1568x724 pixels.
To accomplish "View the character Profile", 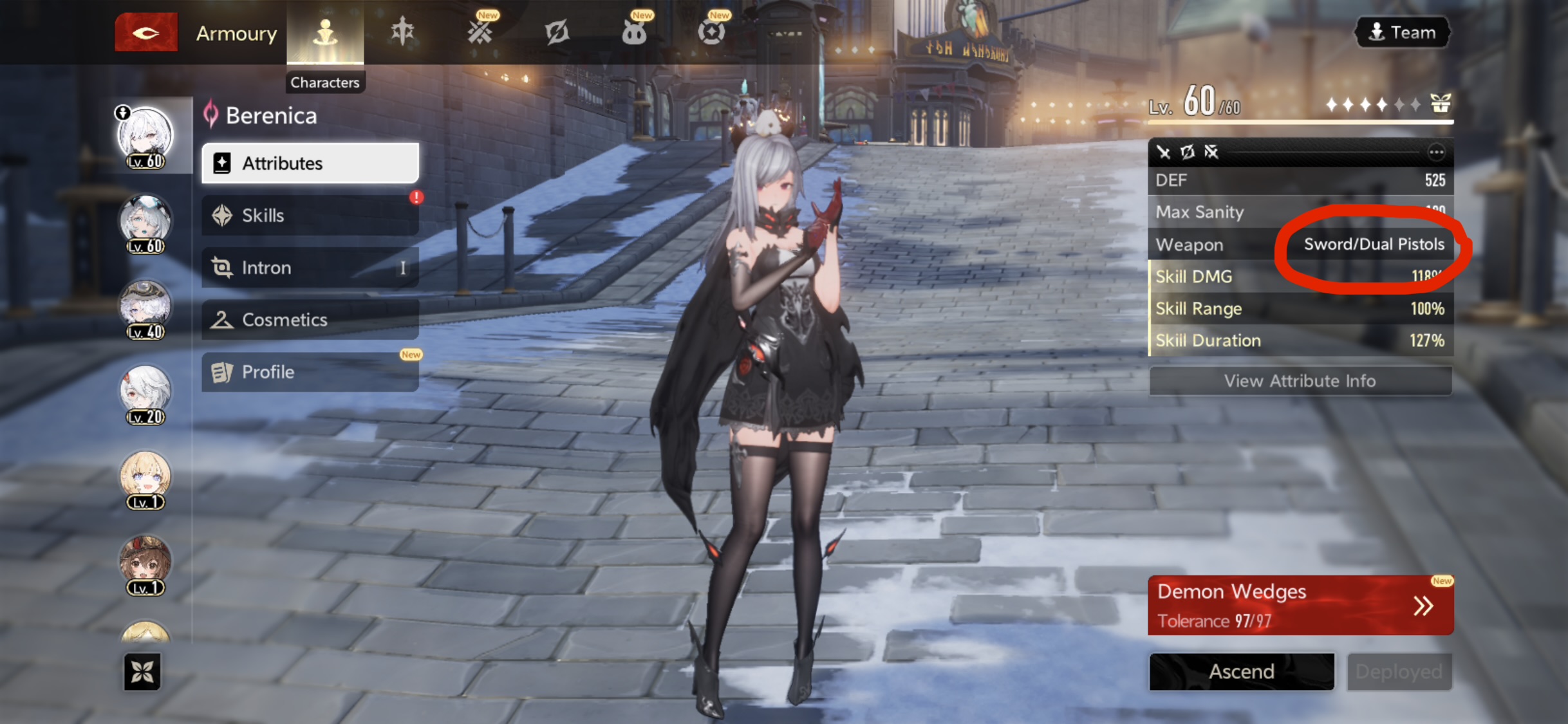I will pyautogui.click(x=310, y=372).
